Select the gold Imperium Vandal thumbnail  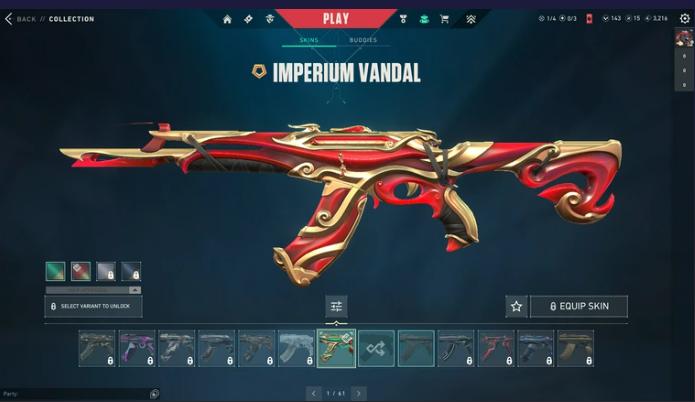click(x=336, y=348)
